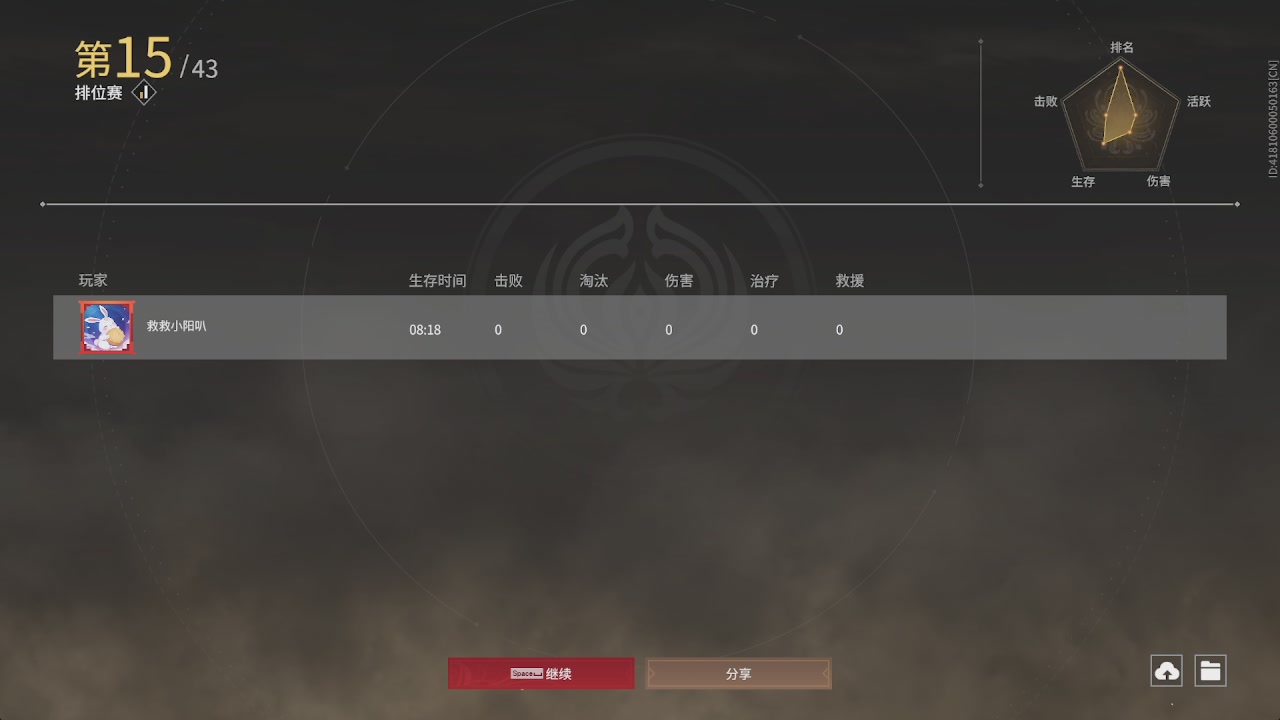Click the 治疗 column header
The image size is (1280, 720).
763,281
